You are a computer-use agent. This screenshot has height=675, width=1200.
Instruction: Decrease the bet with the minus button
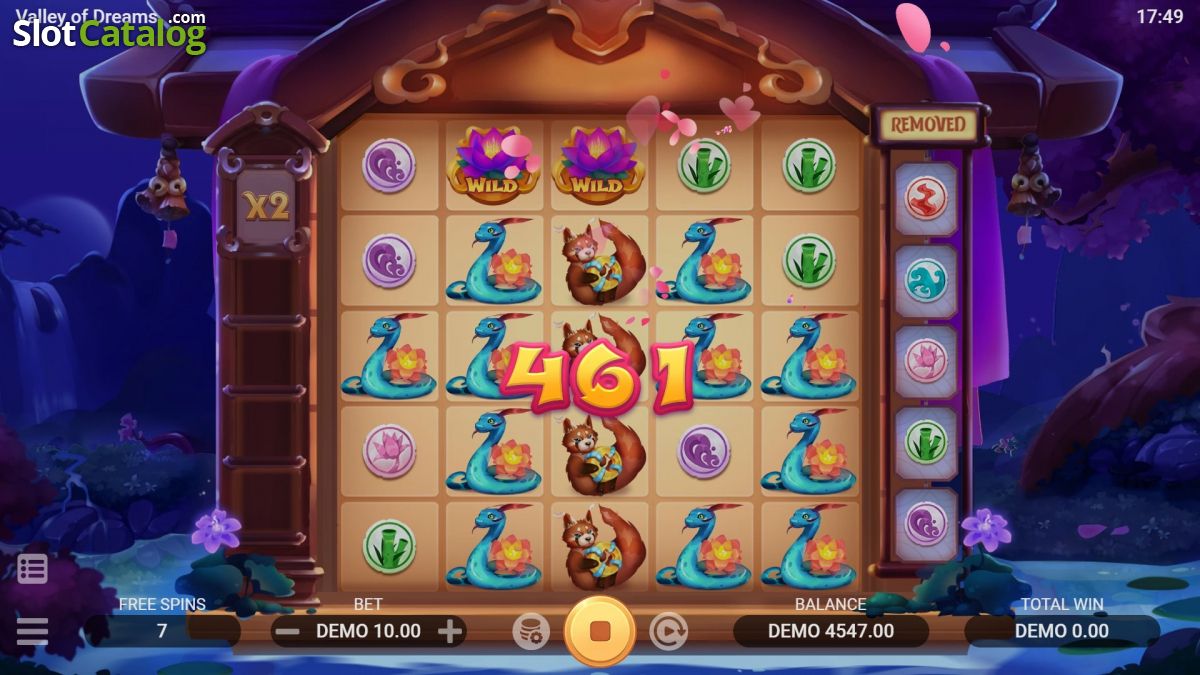coord(287,631)
